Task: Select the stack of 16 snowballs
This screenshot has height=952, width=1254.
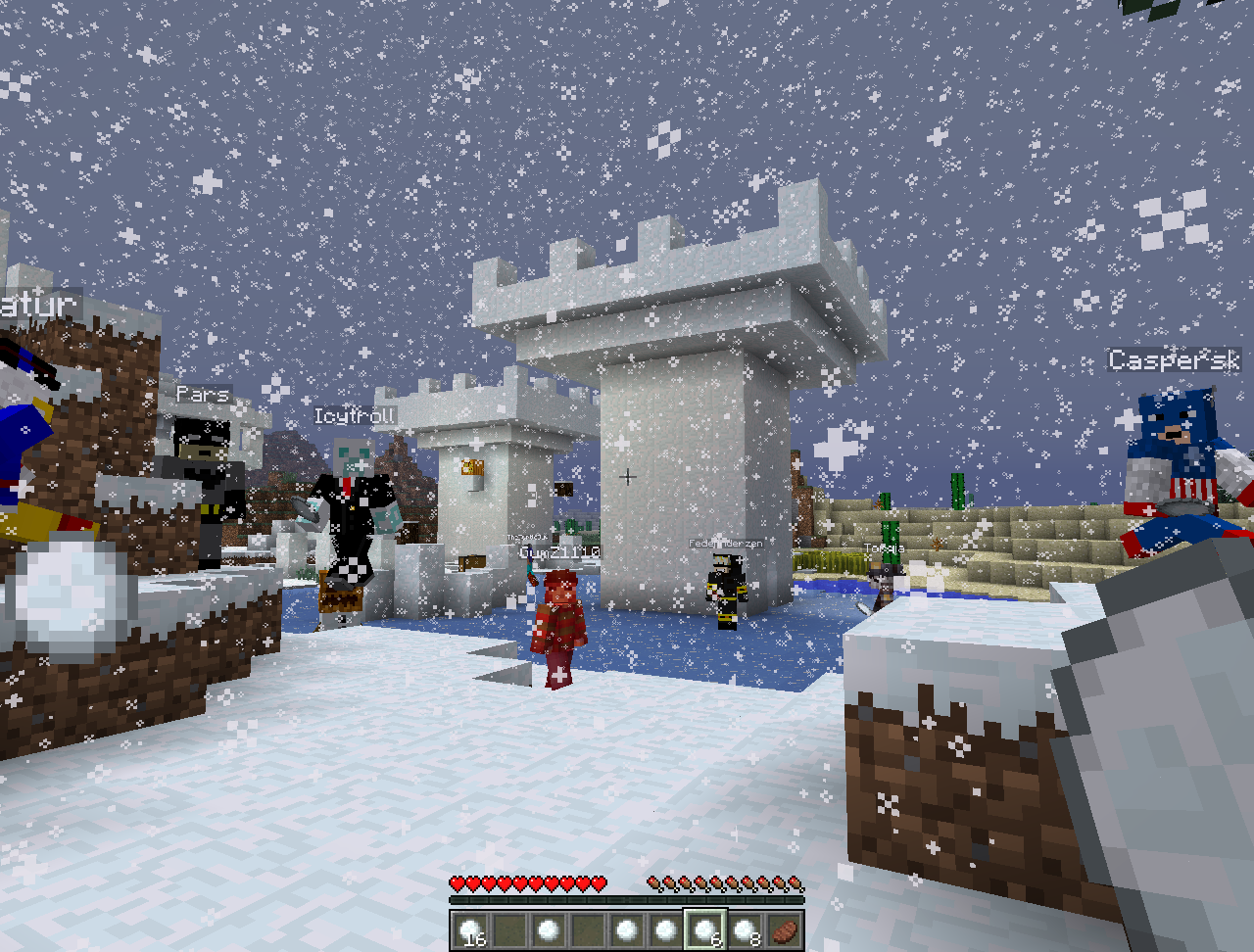Action: [x=470, y=929]
